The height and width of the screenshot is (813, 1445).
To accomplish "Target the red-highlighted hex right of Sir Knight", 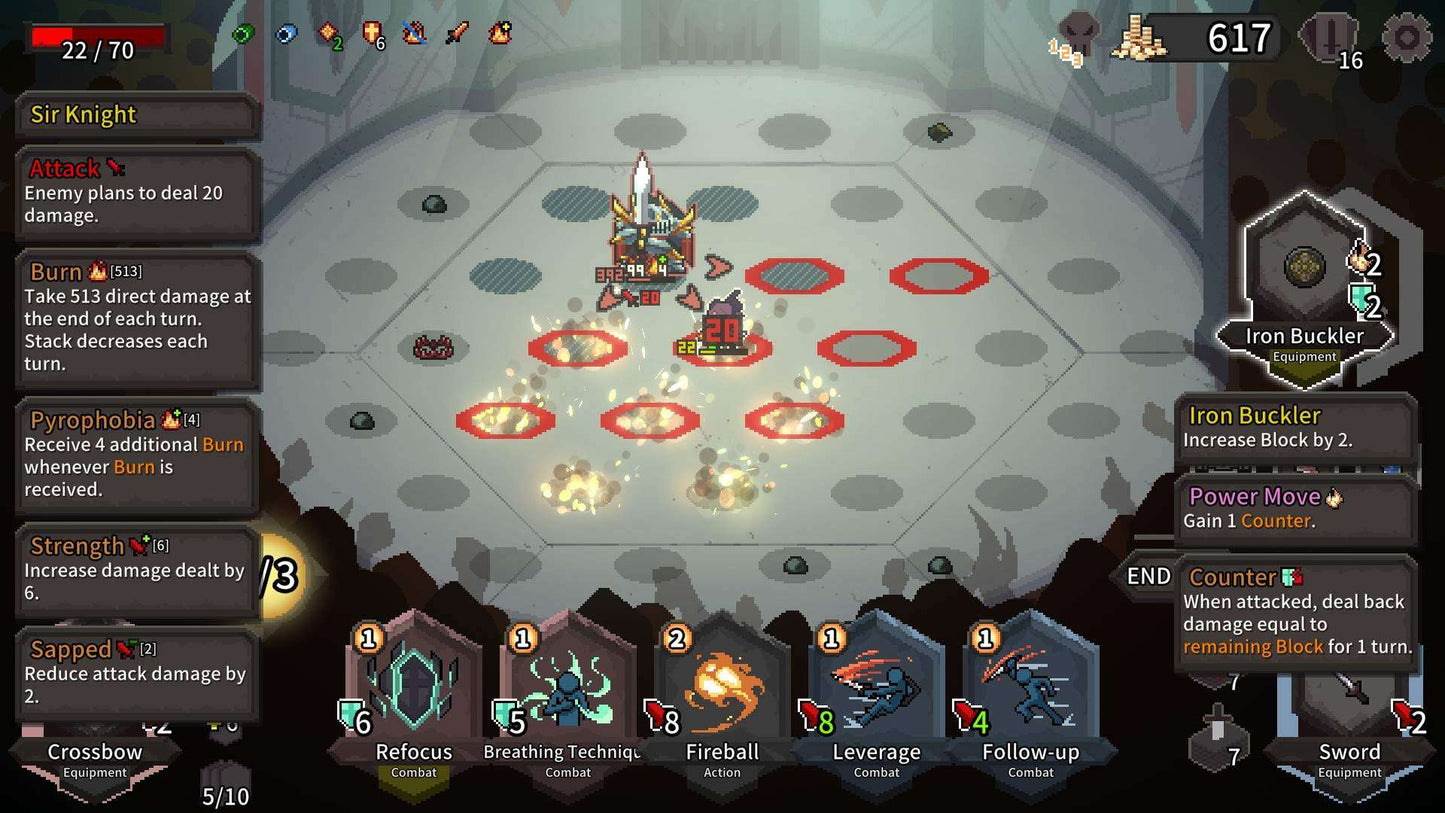I will click(795, 275).
